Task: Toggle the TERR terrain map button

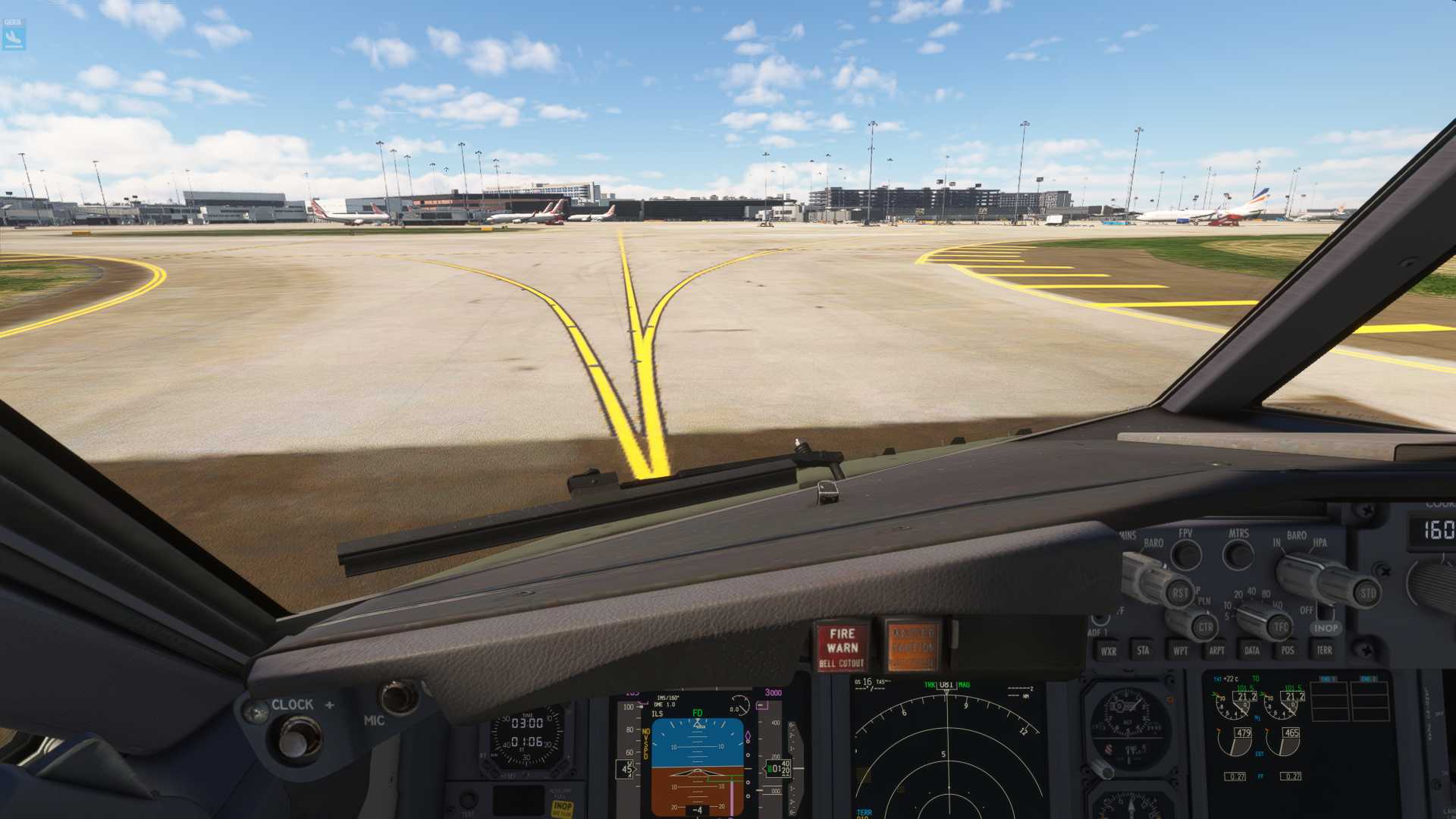Action: coord(1324,650)
